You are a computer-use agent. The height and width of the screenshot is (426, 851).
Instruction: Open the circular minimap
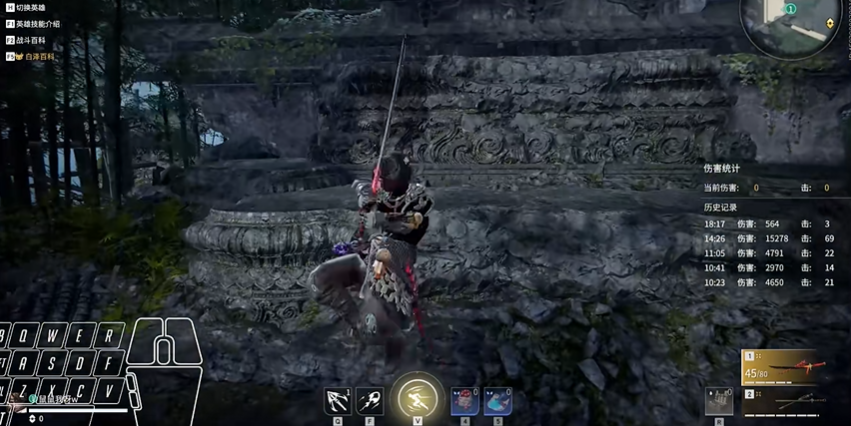pos(786,22)
